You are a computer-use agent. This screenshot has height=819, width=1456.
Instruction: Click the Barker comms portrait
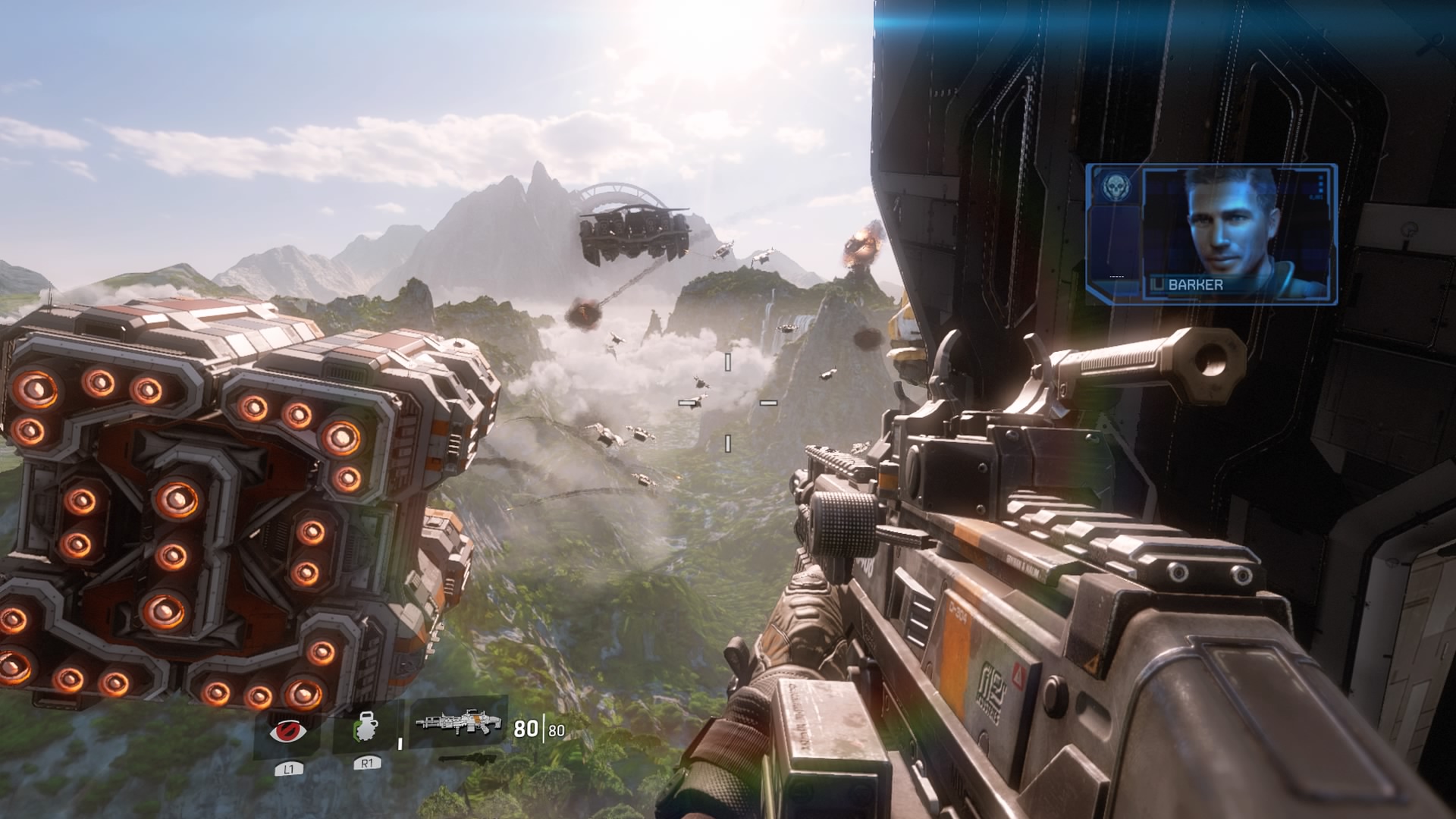pos(1235,231)
